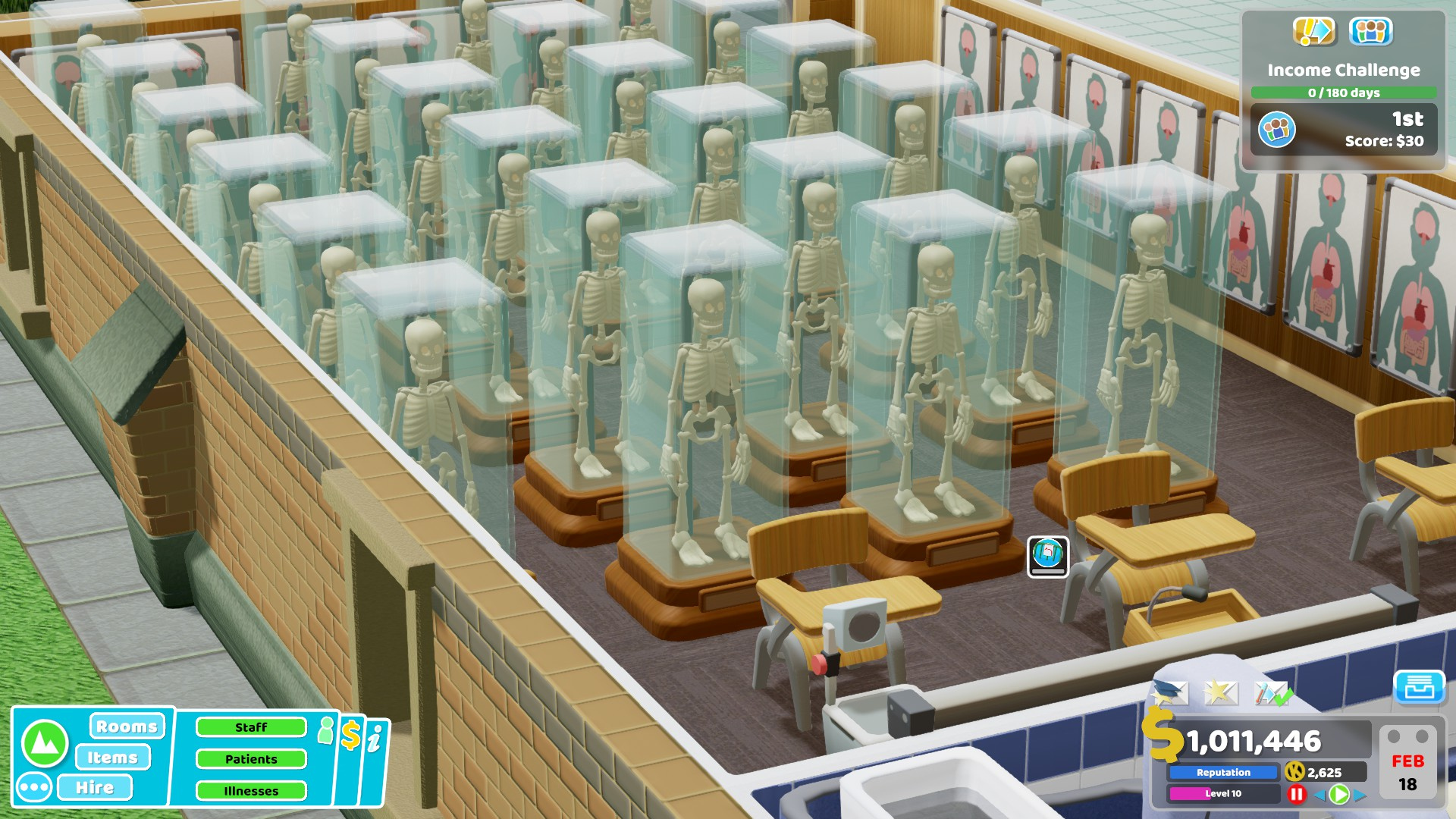This screenshot has width=1456, height=819.
Task: Open the Hire staff menu
Action: click(x=95, y=788)
